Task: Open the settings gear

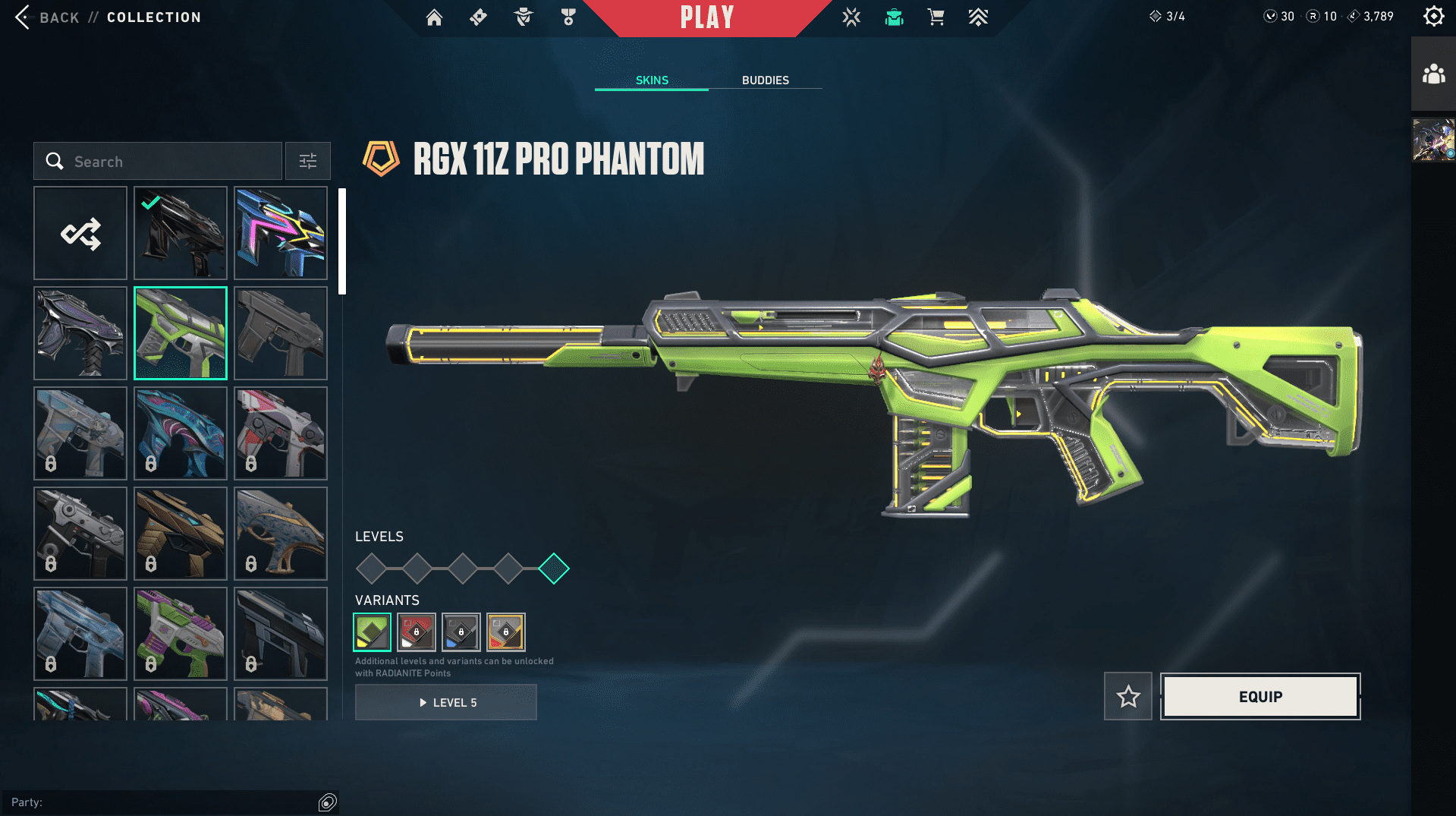Action: (1433, 17)
